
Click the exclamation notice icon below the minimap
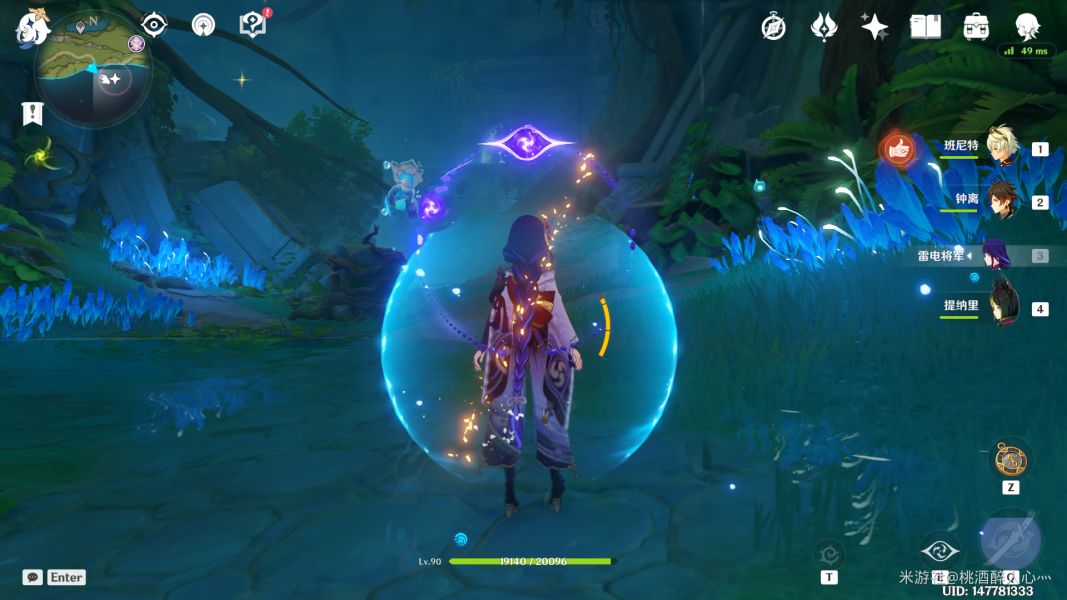click(32, 113)
